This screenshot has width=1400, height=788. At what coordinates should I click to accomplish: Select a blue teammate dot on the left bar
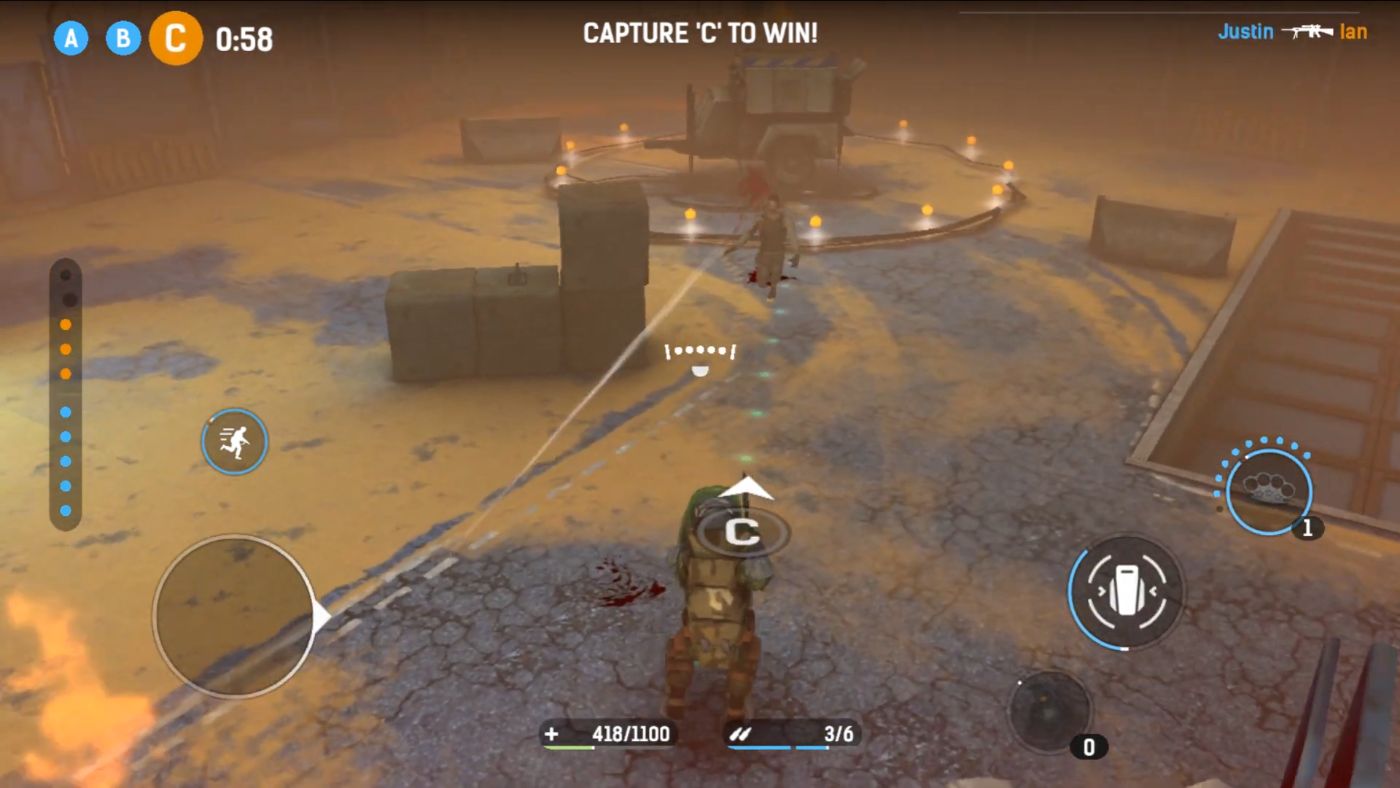click(66, 437)
